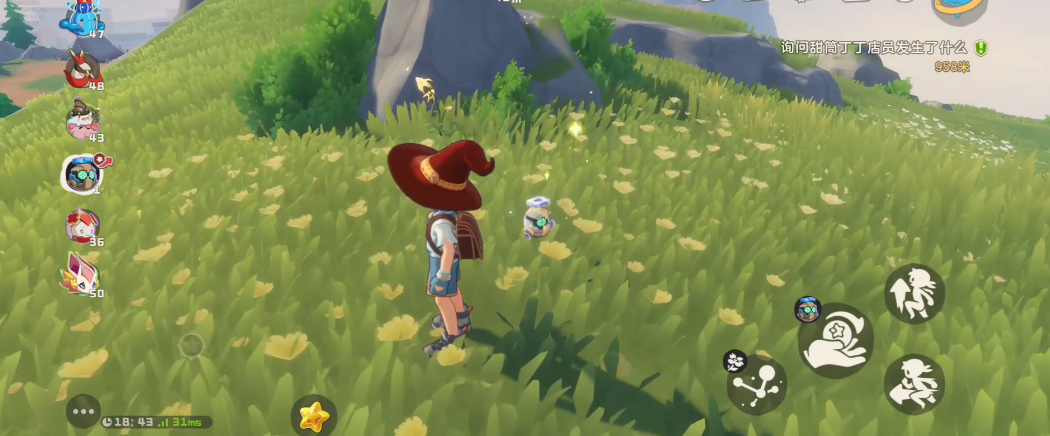Throw the pet with the star hand button
Image resolution: width=1050 pixels, height=436 pixels.
836,341
